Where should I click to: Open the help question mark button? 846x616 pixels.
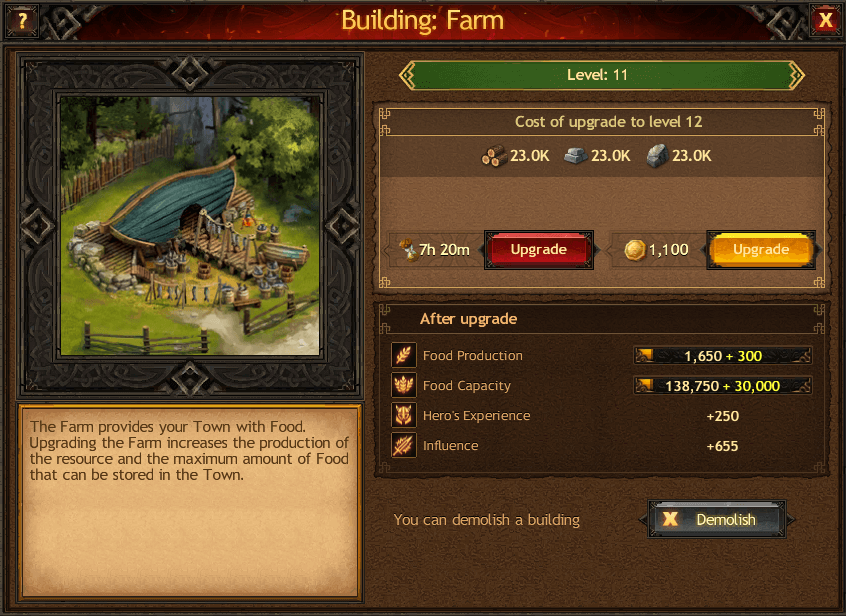tap(21, 20)
